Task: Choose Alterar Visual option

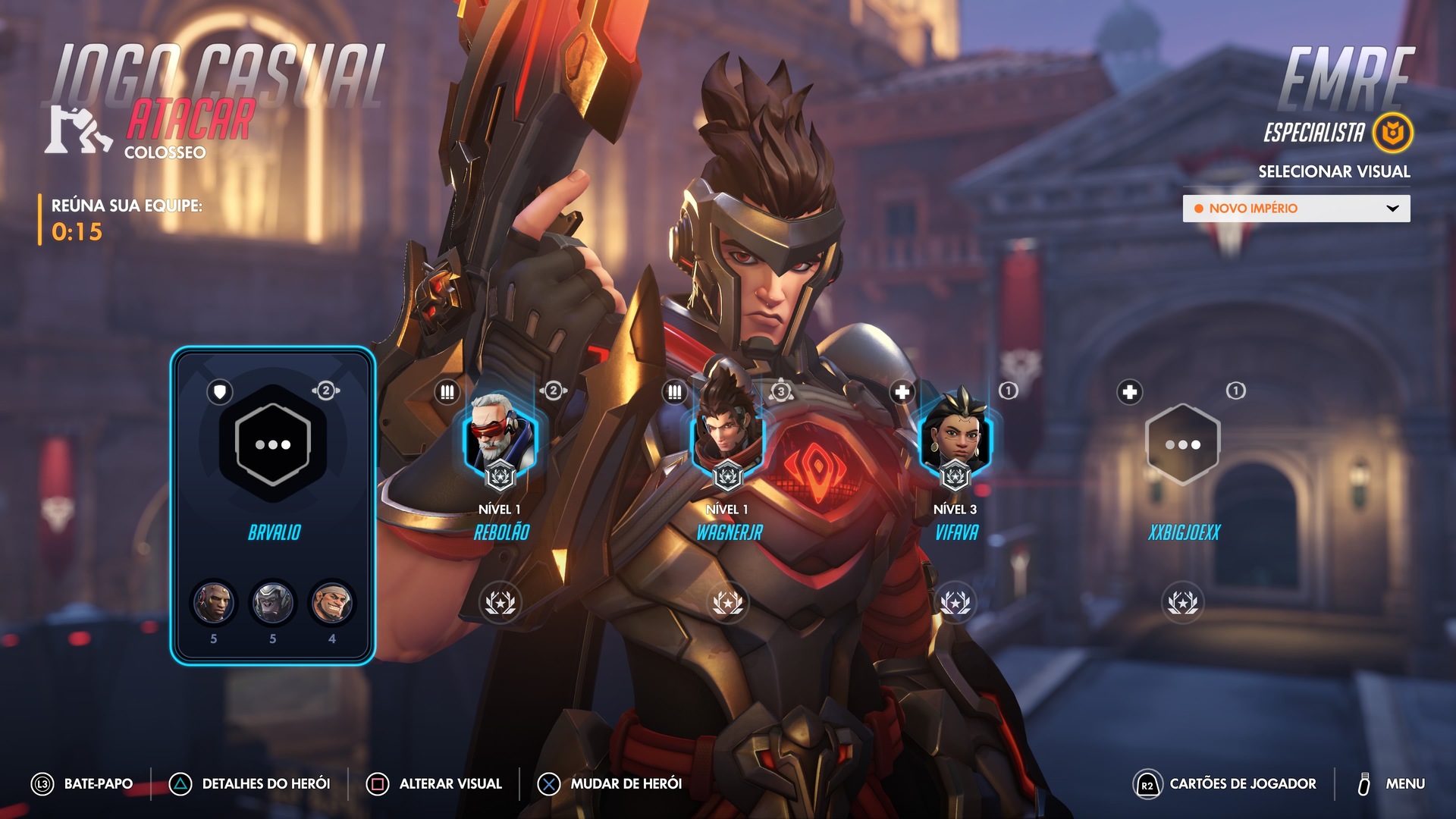Action: pos(435,784)
